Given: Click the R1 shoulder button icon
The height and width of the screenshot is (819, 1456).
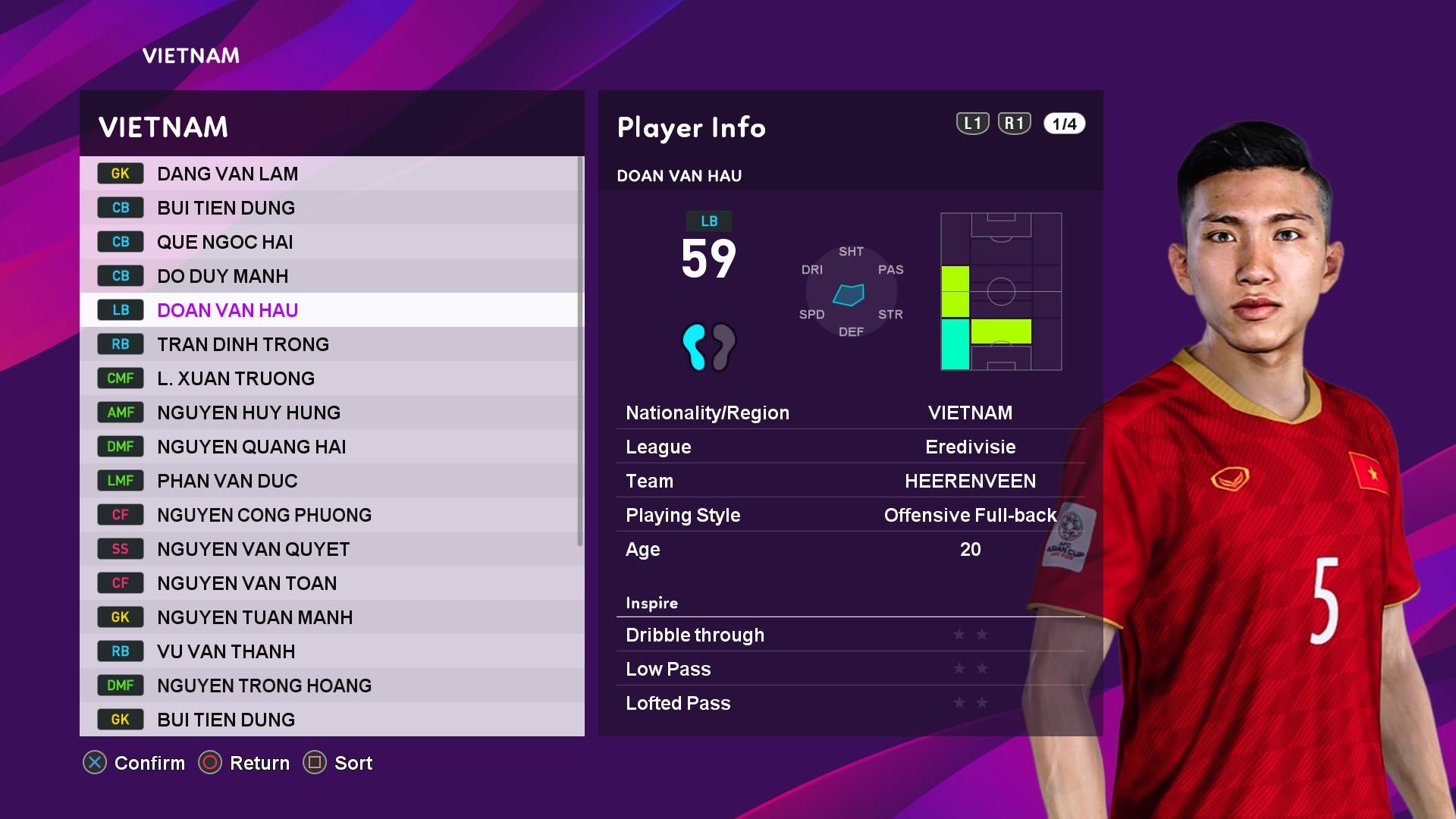Looking at the screenshot, I should 1014,123.
